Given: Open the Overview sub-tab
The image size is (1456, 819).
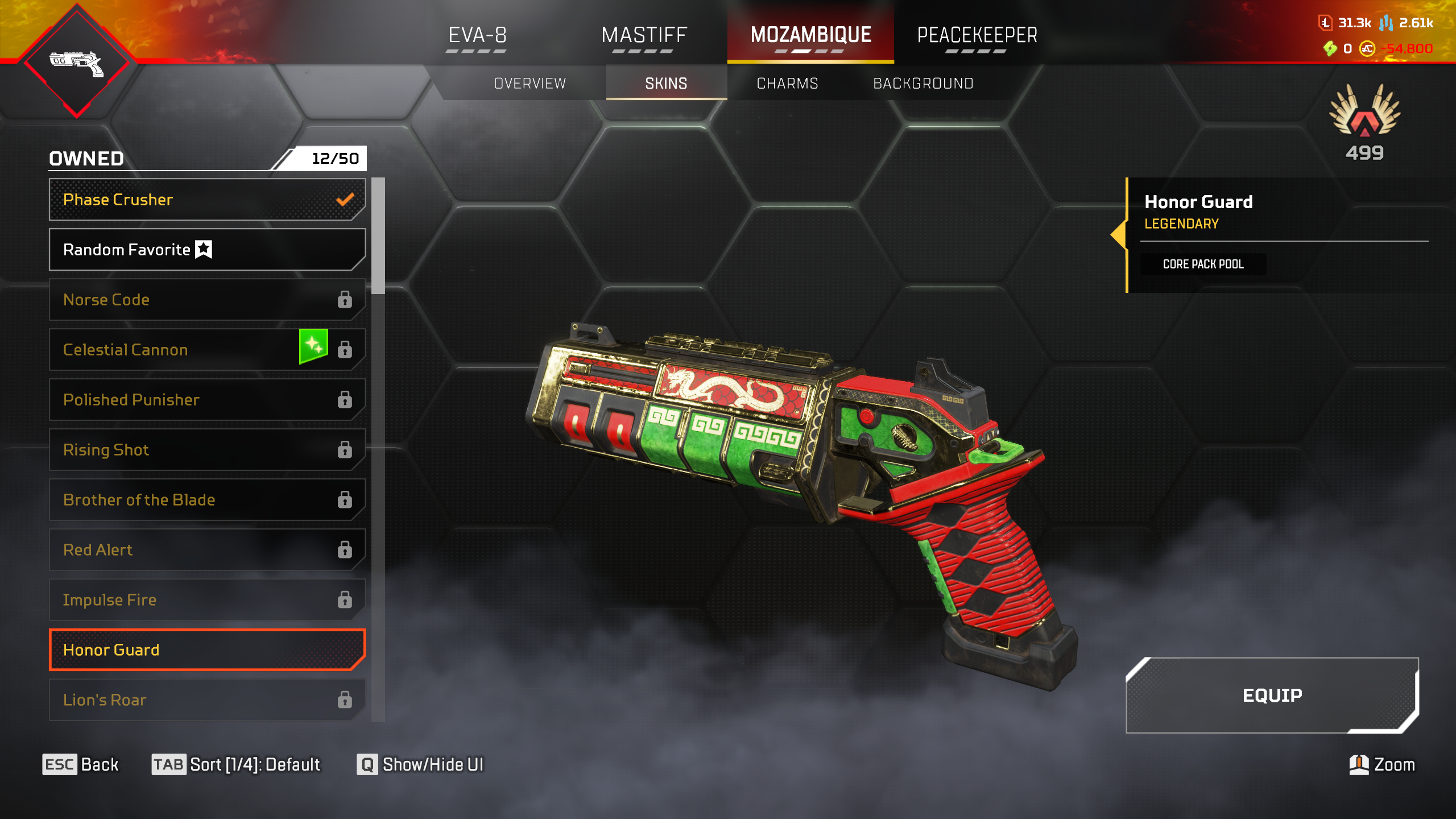Looking at the screenshot, I should pyautogui.click(x=530, y=84).
